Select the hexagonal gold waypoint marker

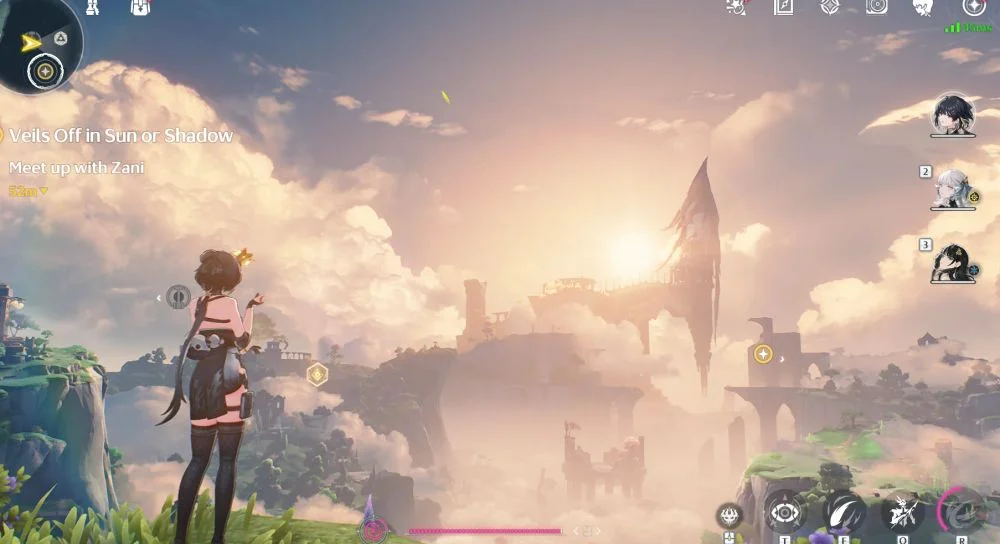pos(317,374)
